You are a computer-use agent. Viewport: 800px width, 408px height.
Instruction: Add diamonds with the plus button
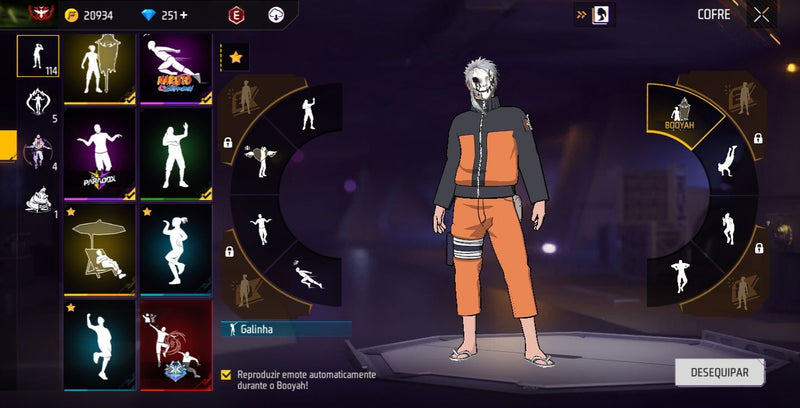(x=183, y=15)
